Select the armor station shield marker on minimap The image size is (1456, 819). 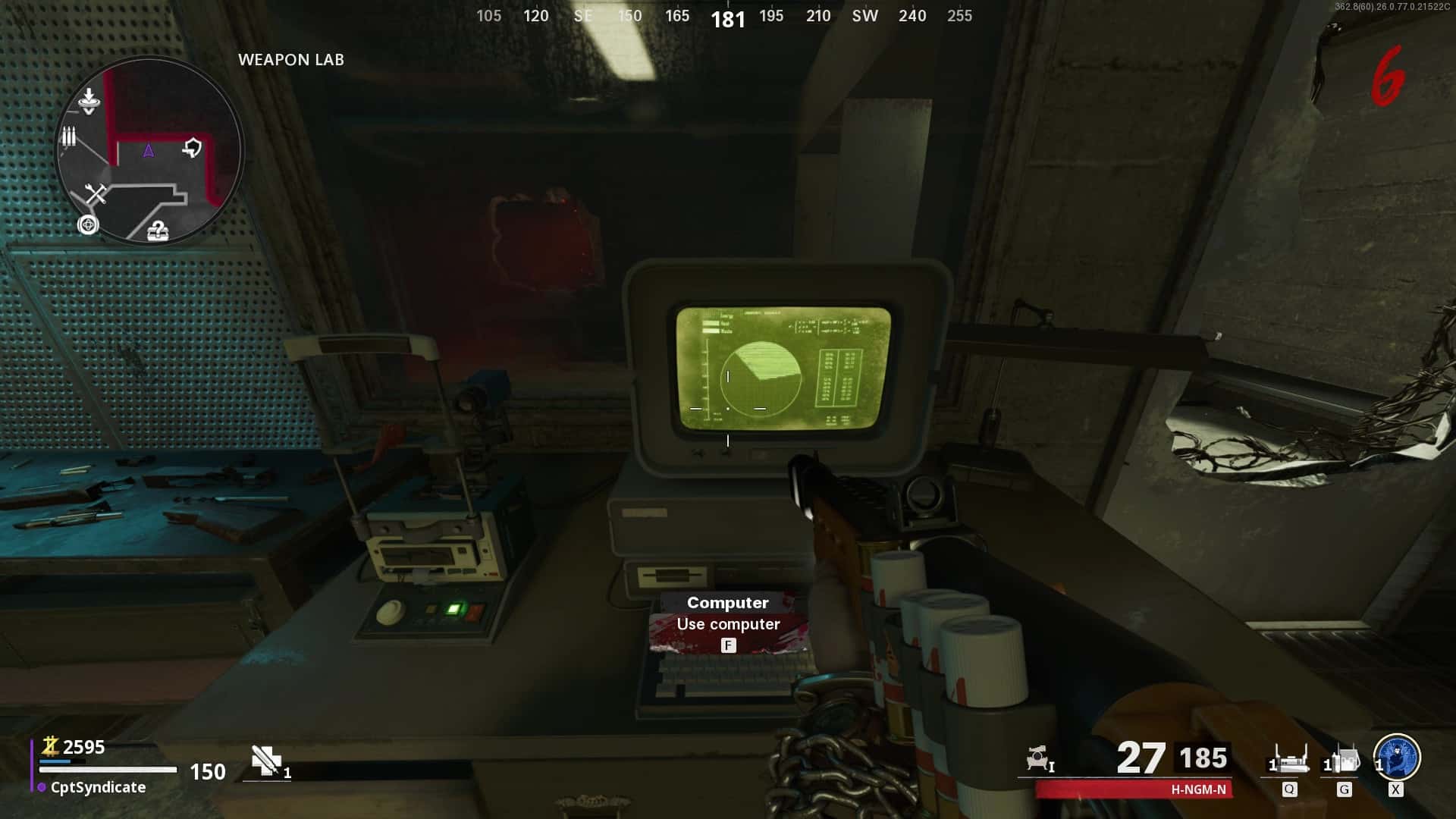click(x=193, y=147)
